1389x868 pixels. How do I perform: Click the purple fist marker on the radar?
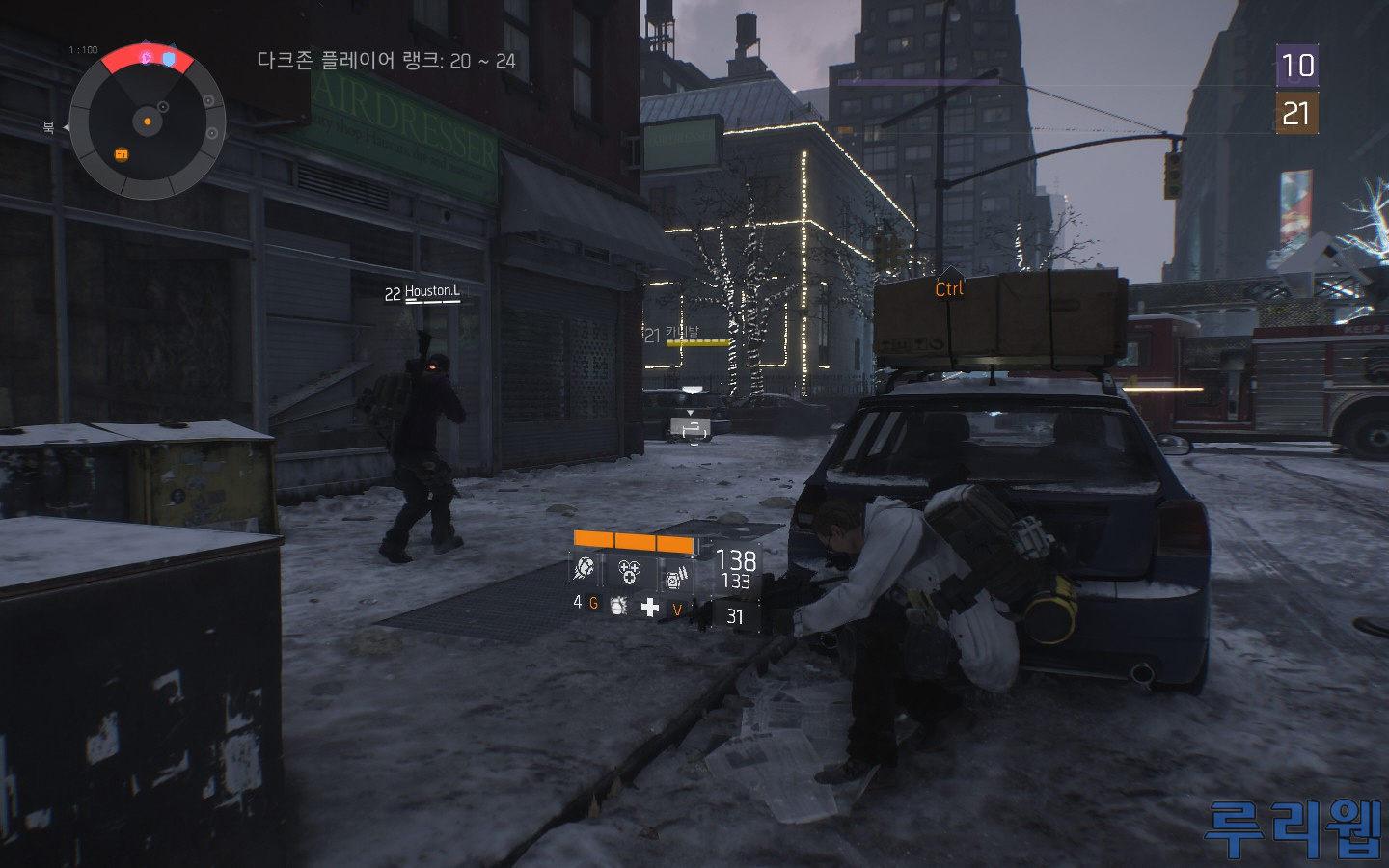pyautogui.click(x=147, y=58)
